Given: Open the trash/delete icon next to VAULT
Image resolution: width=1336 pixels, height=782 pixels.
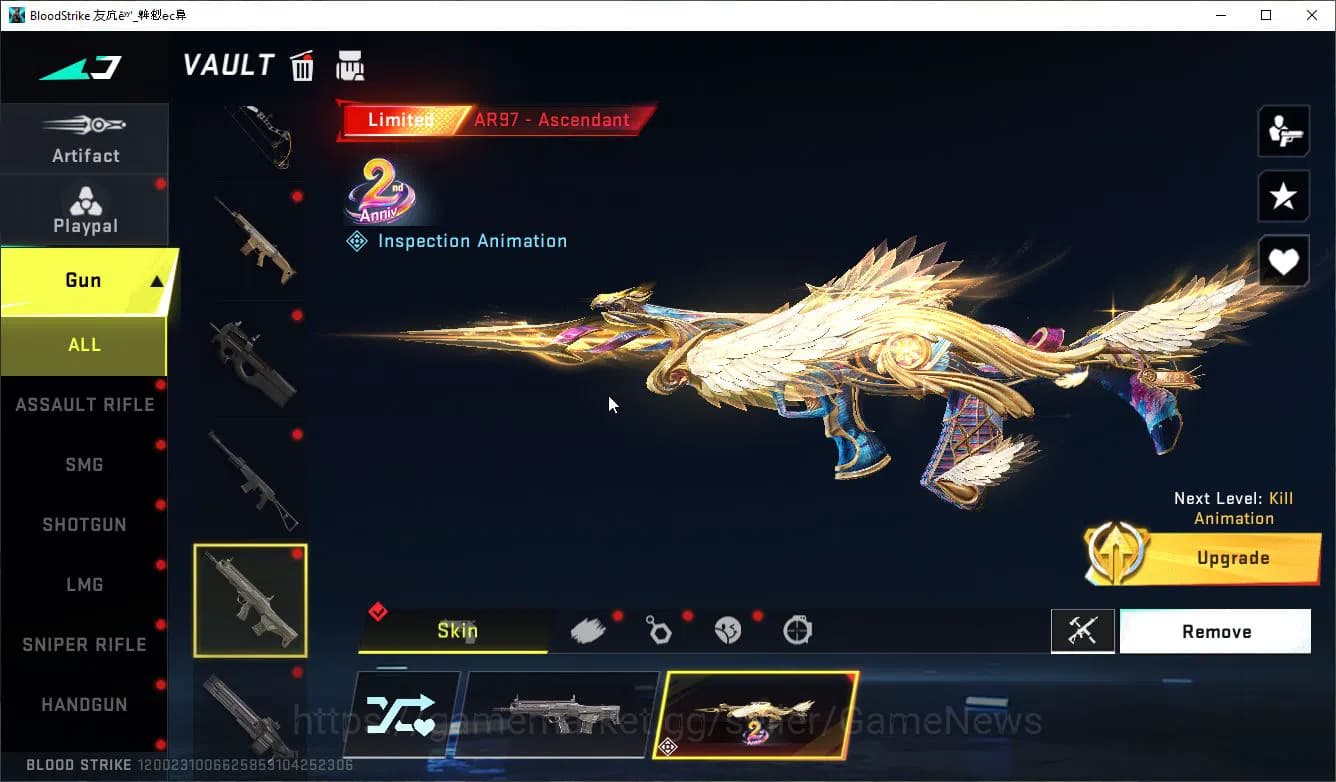Looking at the screenshot, I should (x=302, y=65).
